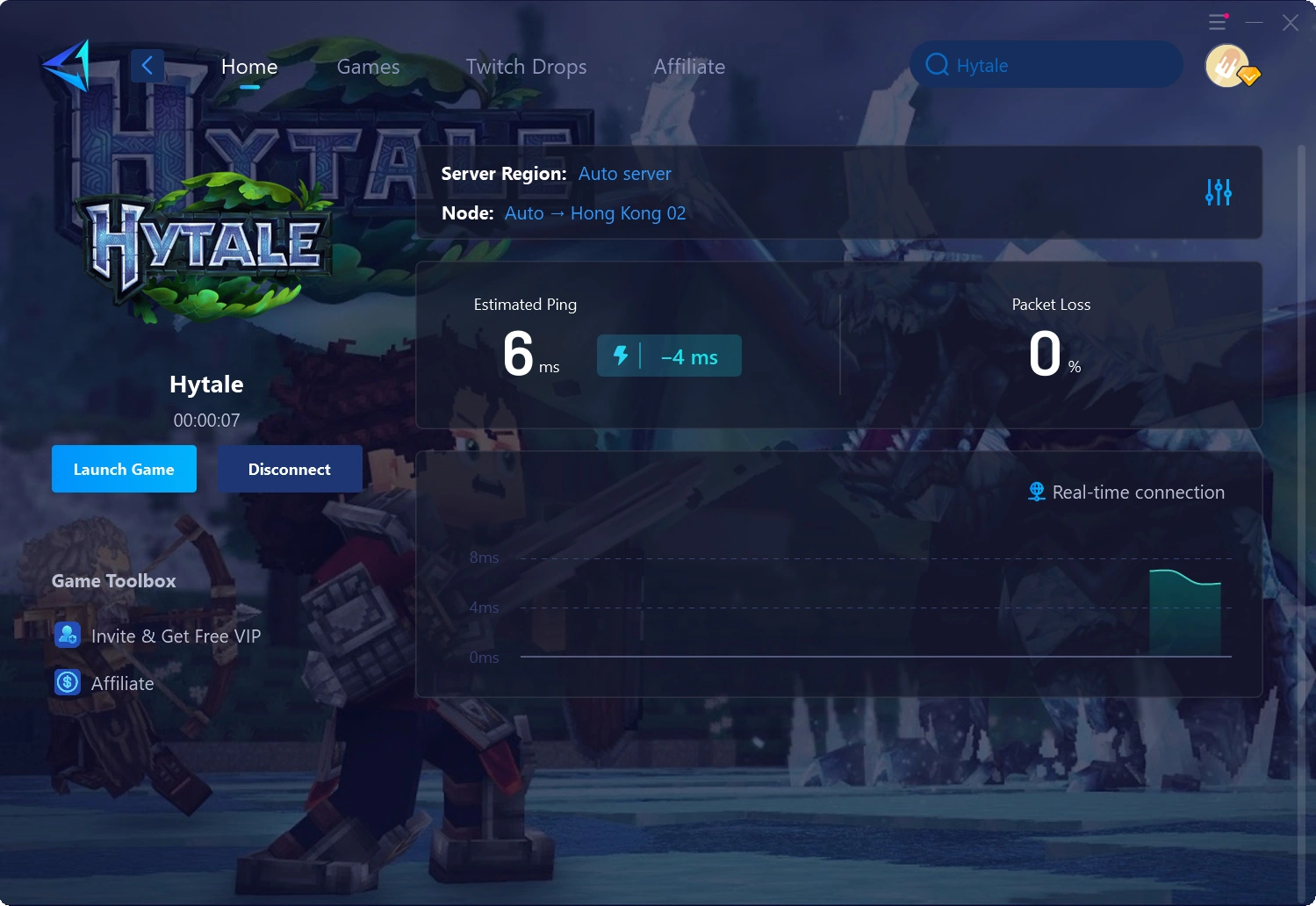This screenshot has width=1316, height=906.
Task: Click the back arrow navigation icon
Action: [x=147, y=65]
